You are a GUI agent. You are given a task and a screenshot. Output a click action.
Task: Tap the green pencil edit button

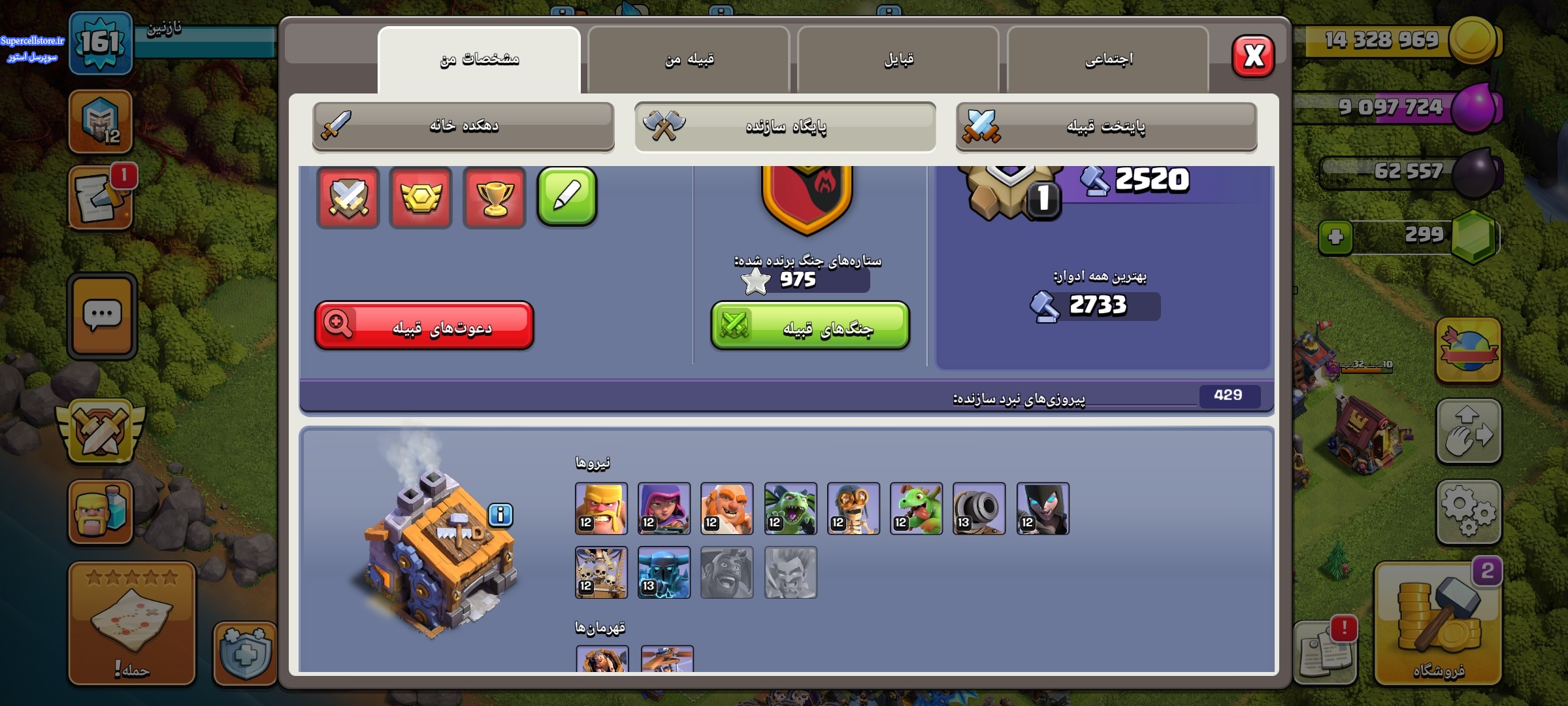tap(566, 197)
